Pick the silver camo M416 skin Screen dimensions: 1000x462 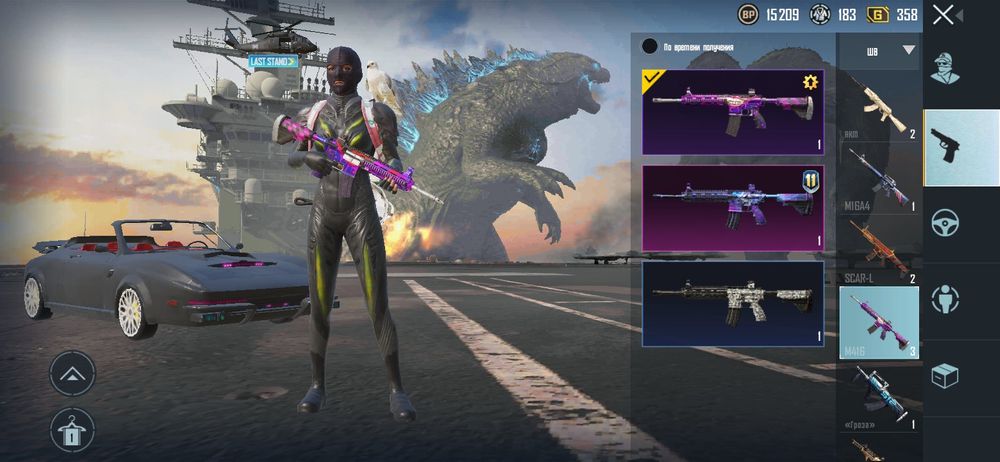pyautogui.click(x=733, y=303)
